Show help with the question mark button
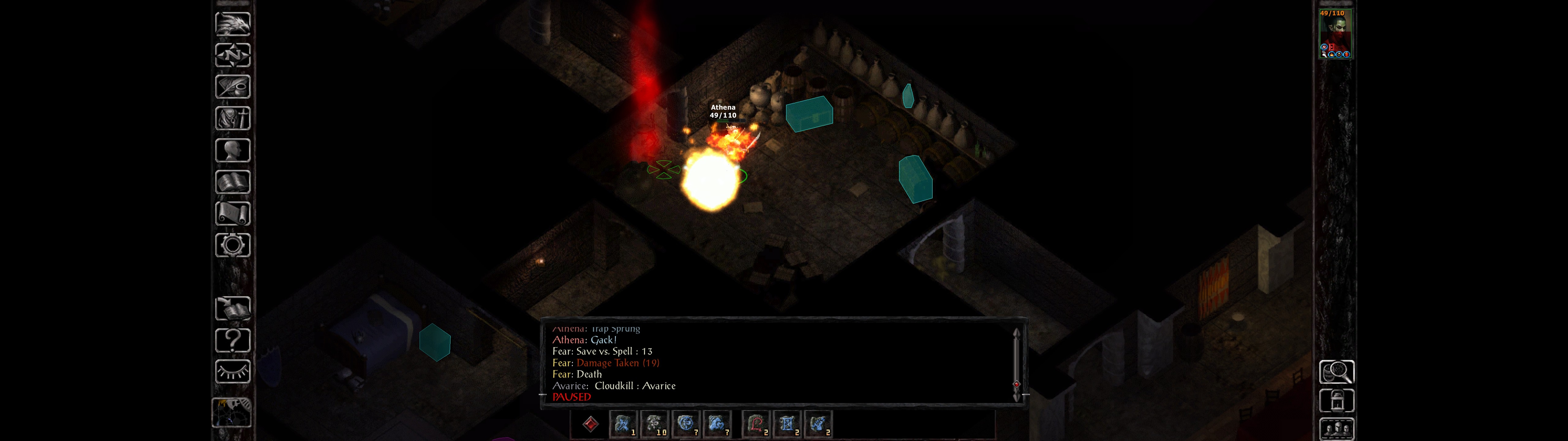Image resolution: width=1568 pixels, height=441 pixels. (232, 341)
